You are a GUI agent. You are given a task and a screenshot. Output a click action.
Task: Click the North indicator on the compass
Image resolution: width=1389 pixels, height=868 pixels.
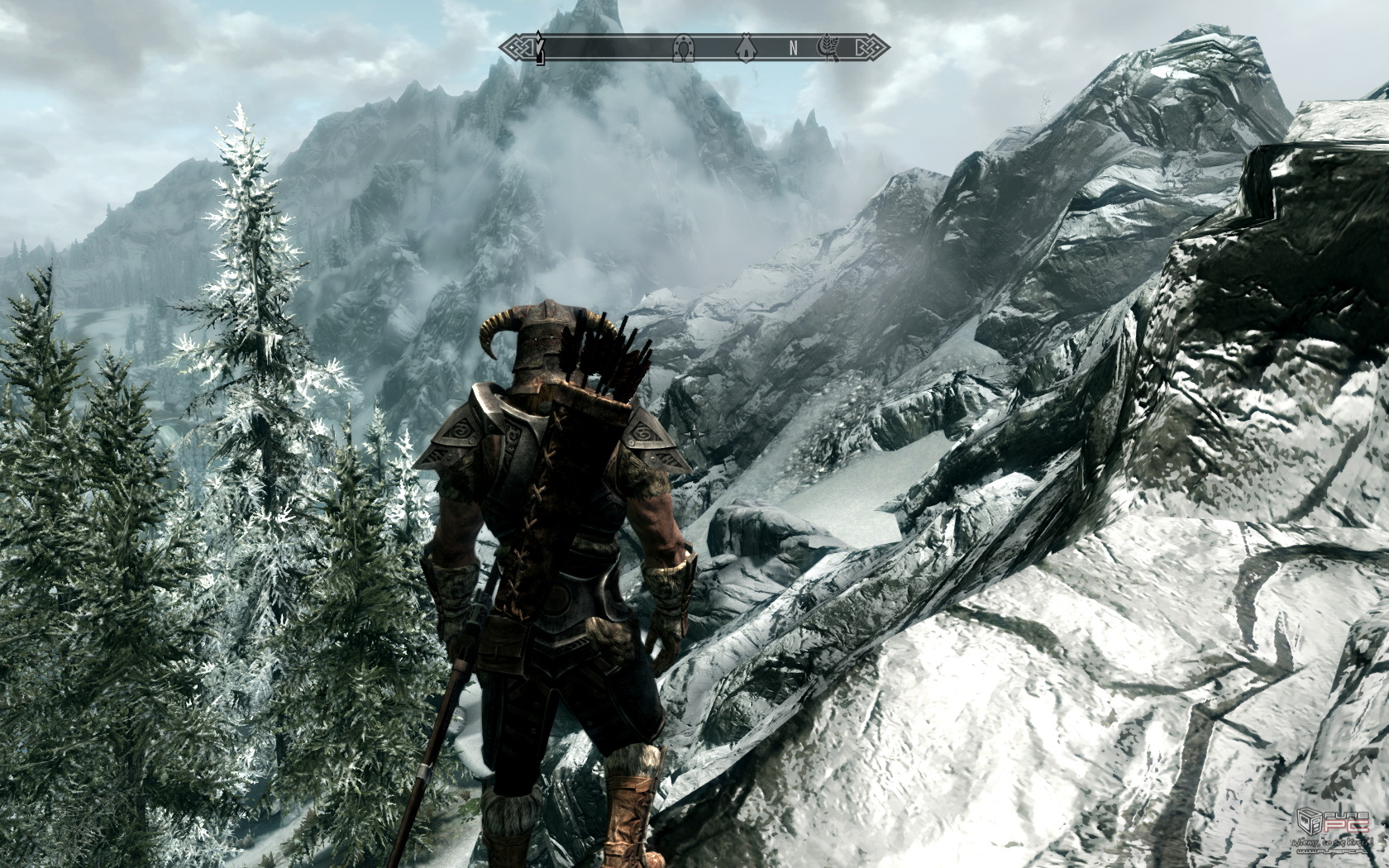coord(793,48)
